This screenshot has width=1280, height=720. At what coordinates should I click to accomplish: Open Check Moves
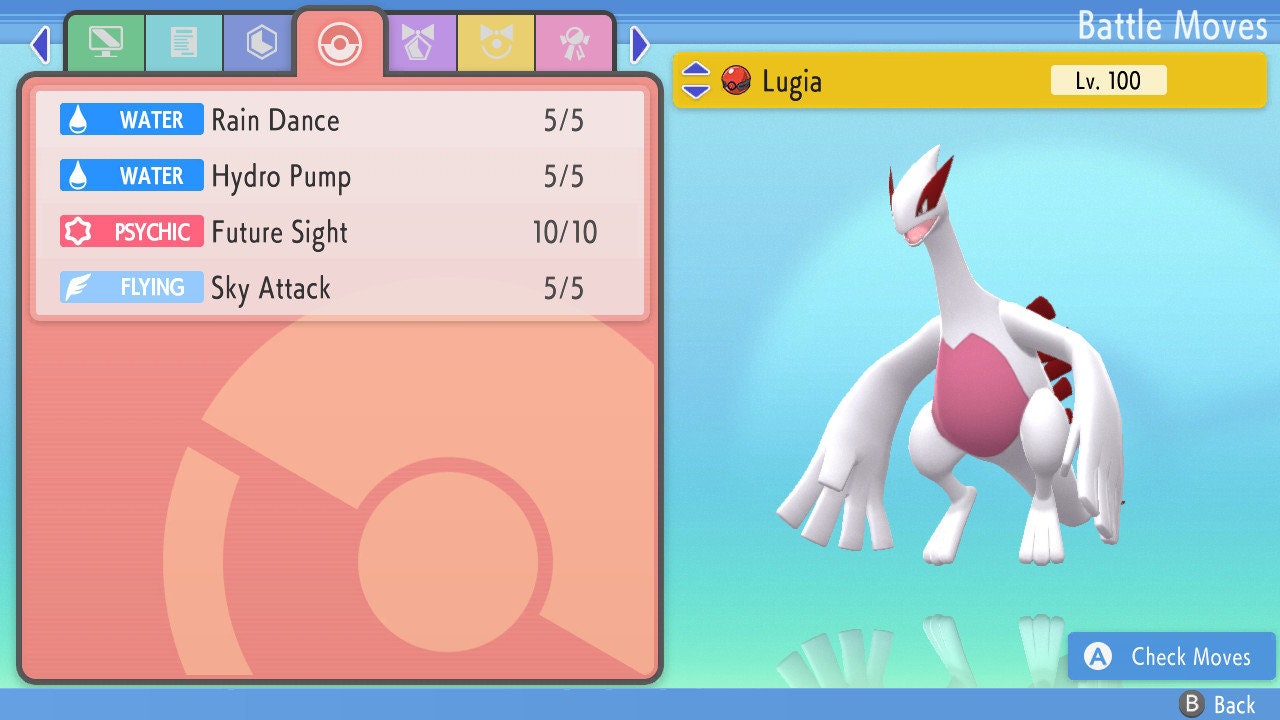pos(1171,656)
